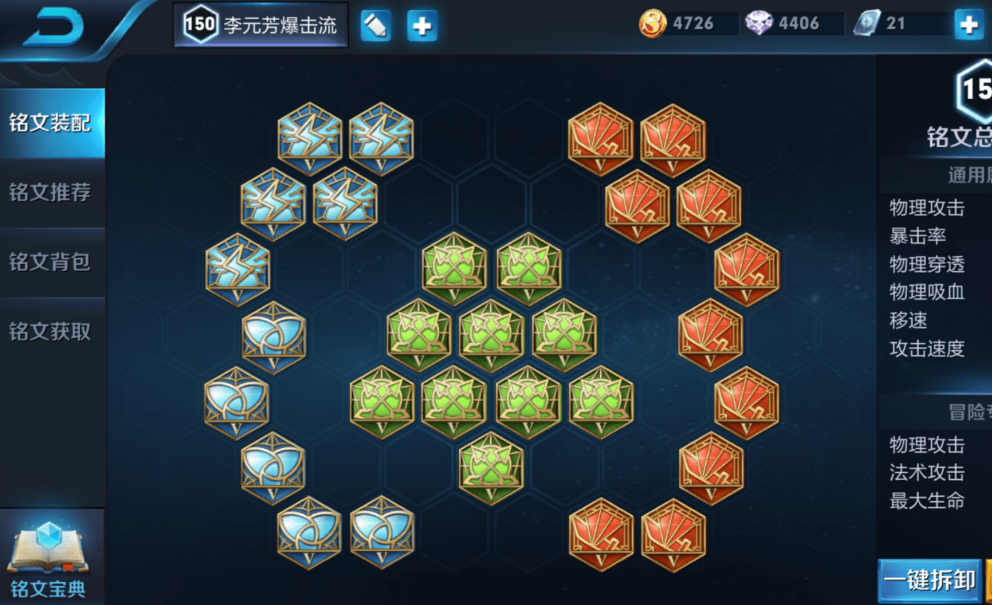Open the 铭文装配 tab

[x=50, y=122]
